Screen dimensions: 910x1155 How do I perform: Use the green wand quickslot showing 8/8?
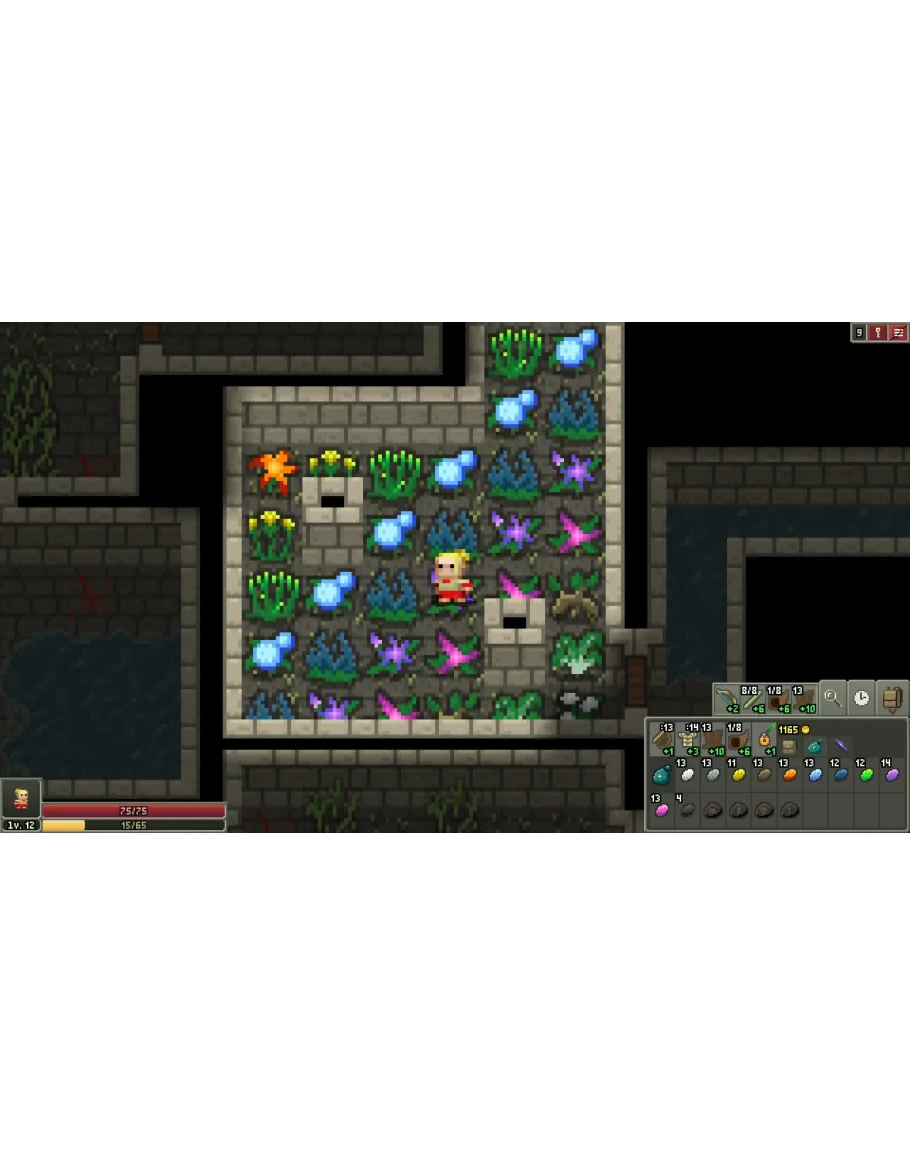point(752,699)
